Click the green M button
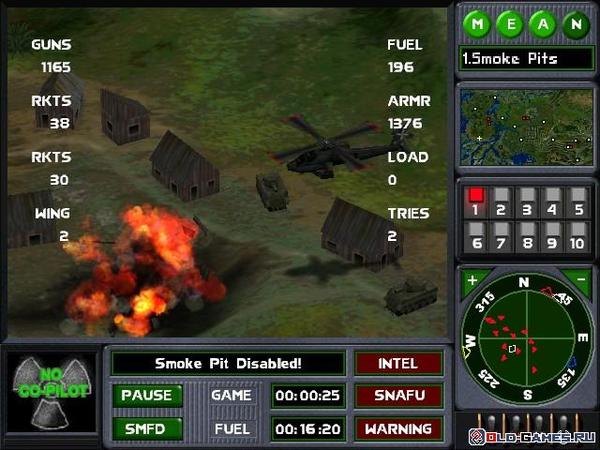The image size is (600, 450). [478, 24]
